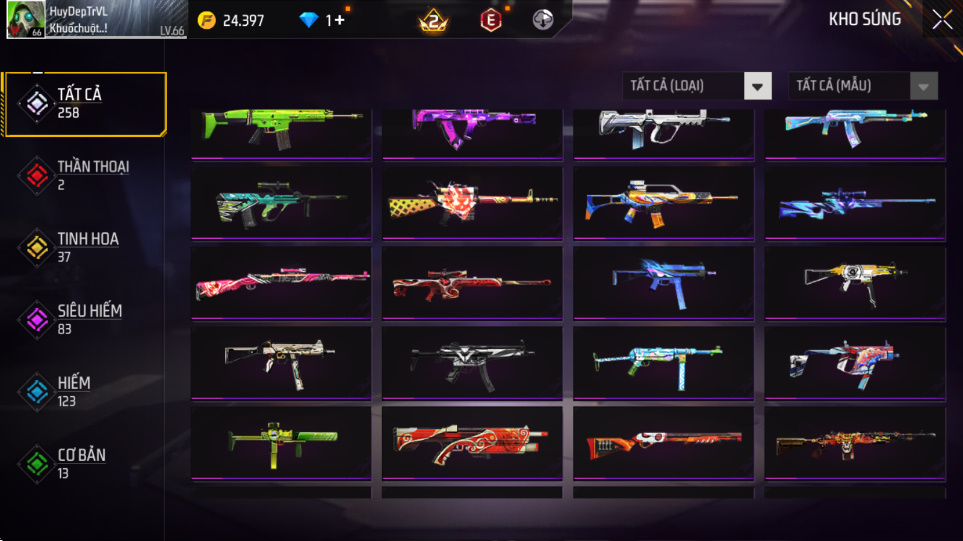Expand the Tất Cả (Mẫu) model dropdown

[863, 86]
